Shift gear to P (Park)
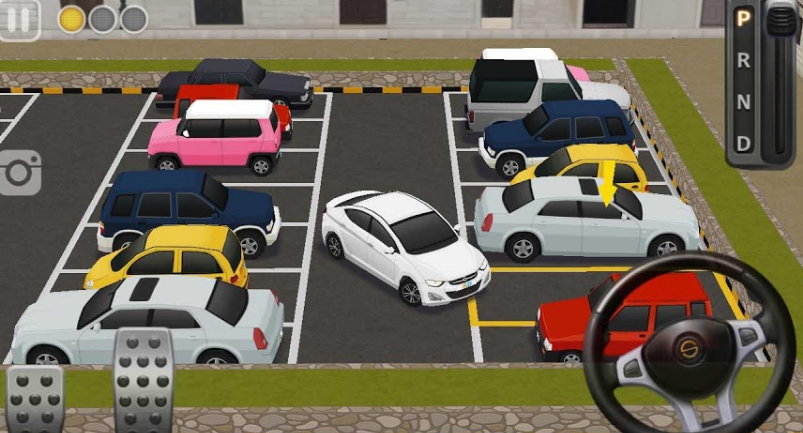 pos(743,17)
